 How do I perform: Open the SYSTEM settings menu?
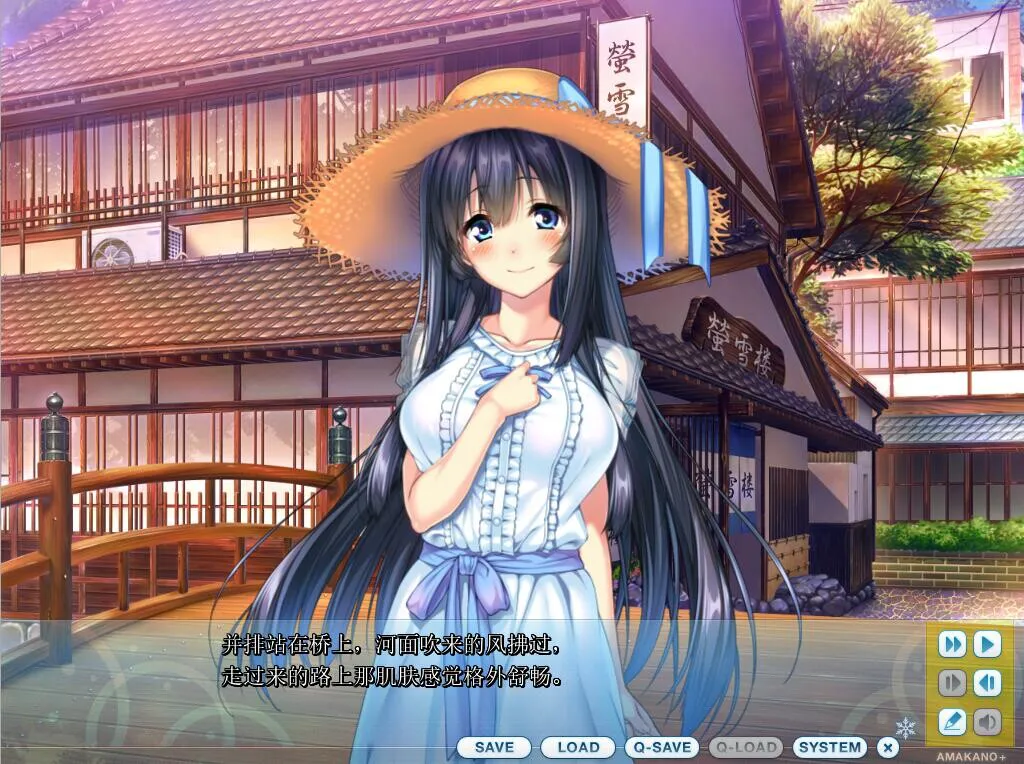830,747
